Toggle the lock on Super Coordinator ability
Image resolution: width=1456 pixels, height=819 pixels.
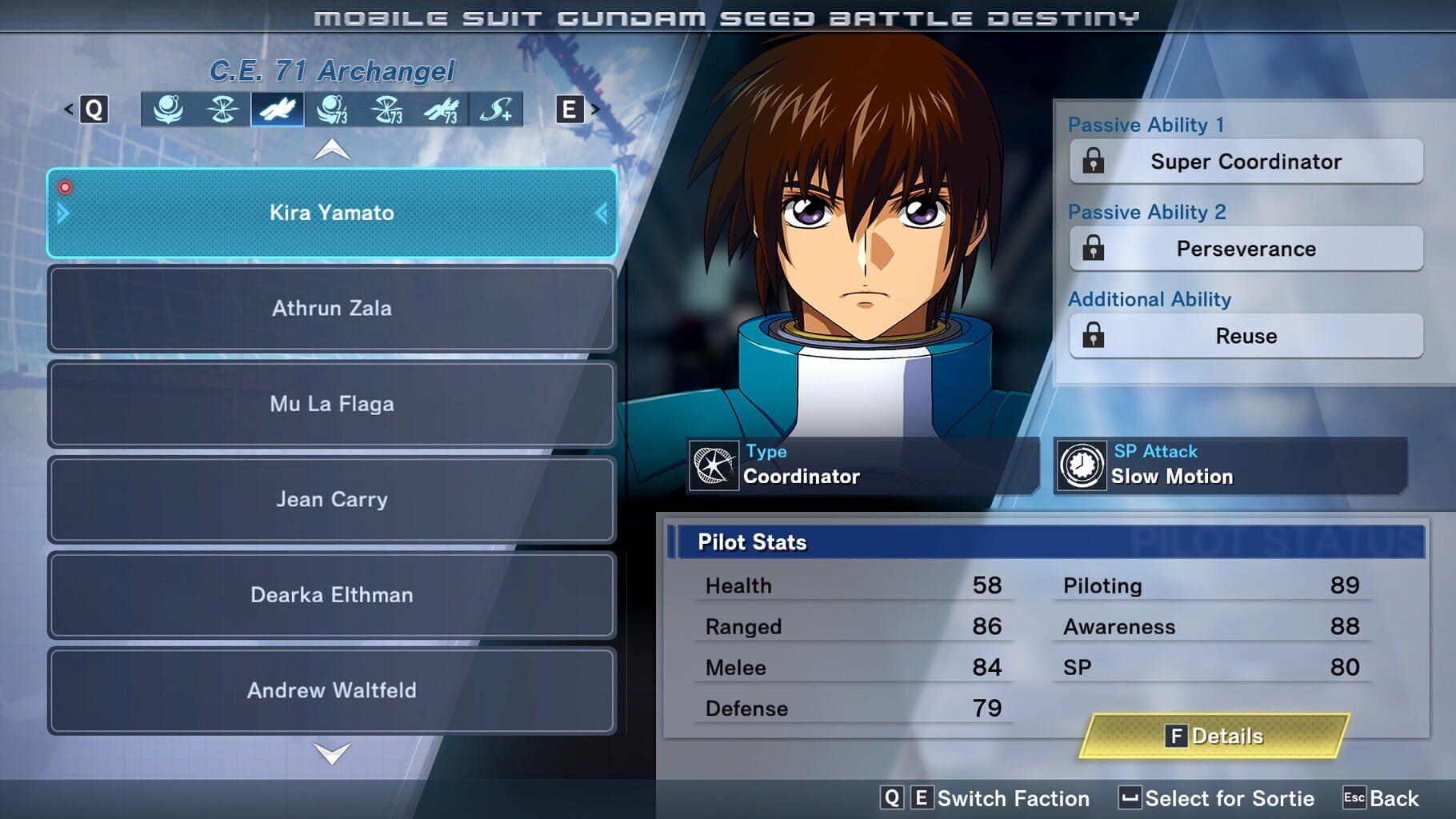[x=1093, y=162]
